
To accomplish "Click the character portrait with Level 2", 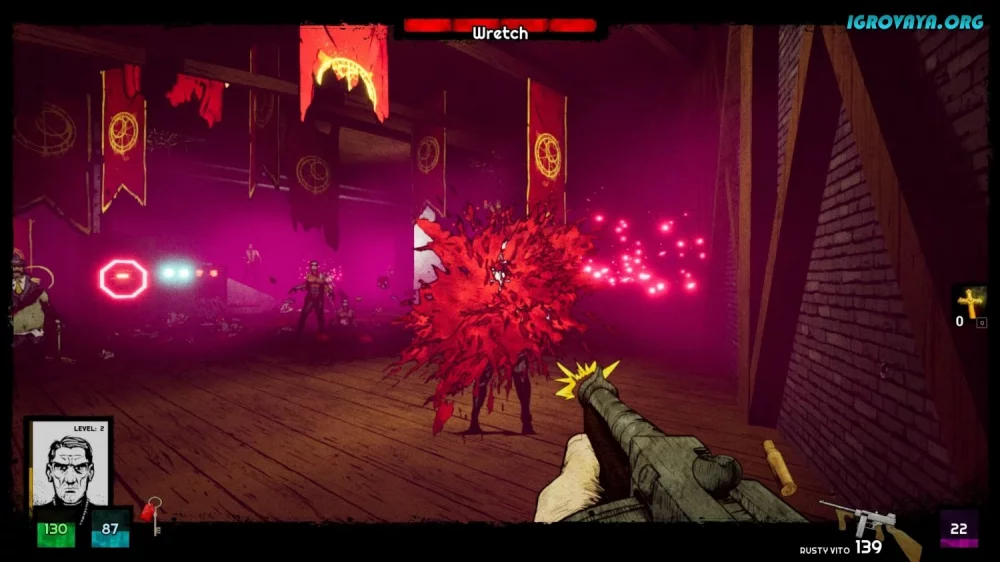I will point(68,463).
